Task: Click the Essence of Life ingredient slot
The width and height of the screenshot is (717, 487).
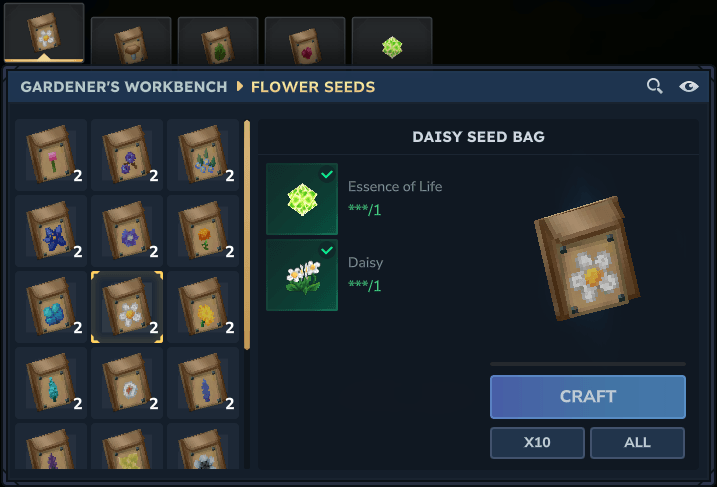Action: coord(302,199)
